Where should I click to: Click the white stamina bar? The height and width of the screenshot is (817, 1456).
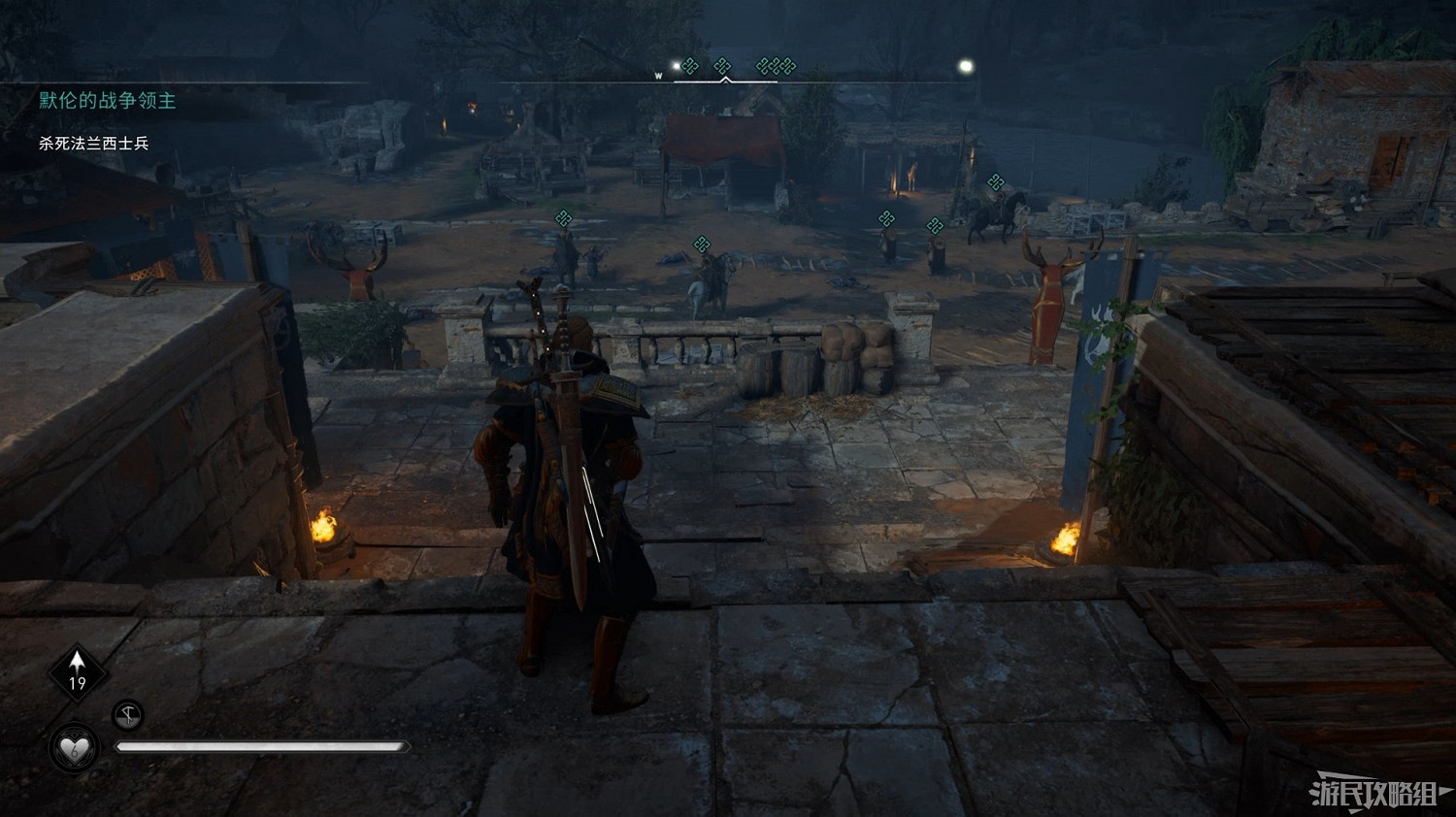click(264, 747)
